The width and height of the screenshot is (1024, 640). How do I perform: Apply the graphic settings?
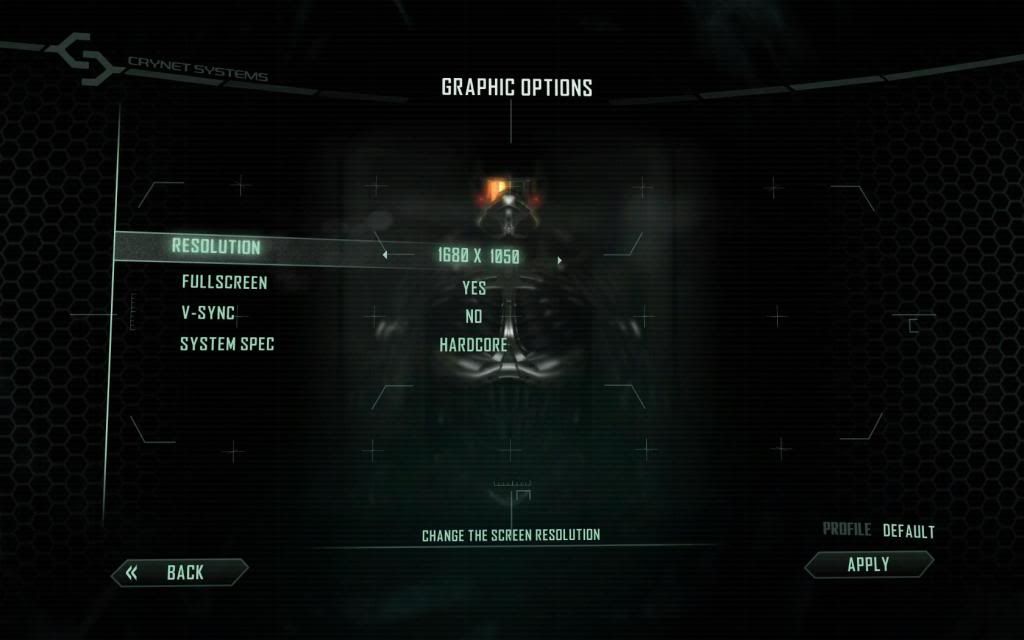pyautogui.click(x=868, y=564)
